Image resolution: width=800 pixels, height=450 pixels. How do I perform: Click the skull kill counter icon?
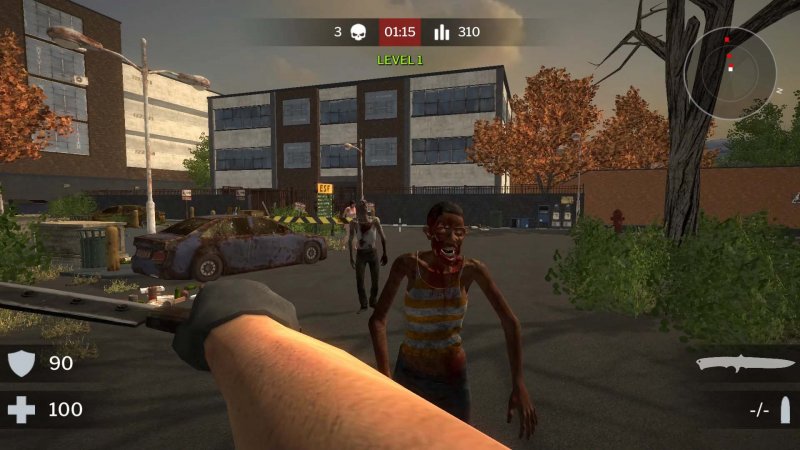357,32
